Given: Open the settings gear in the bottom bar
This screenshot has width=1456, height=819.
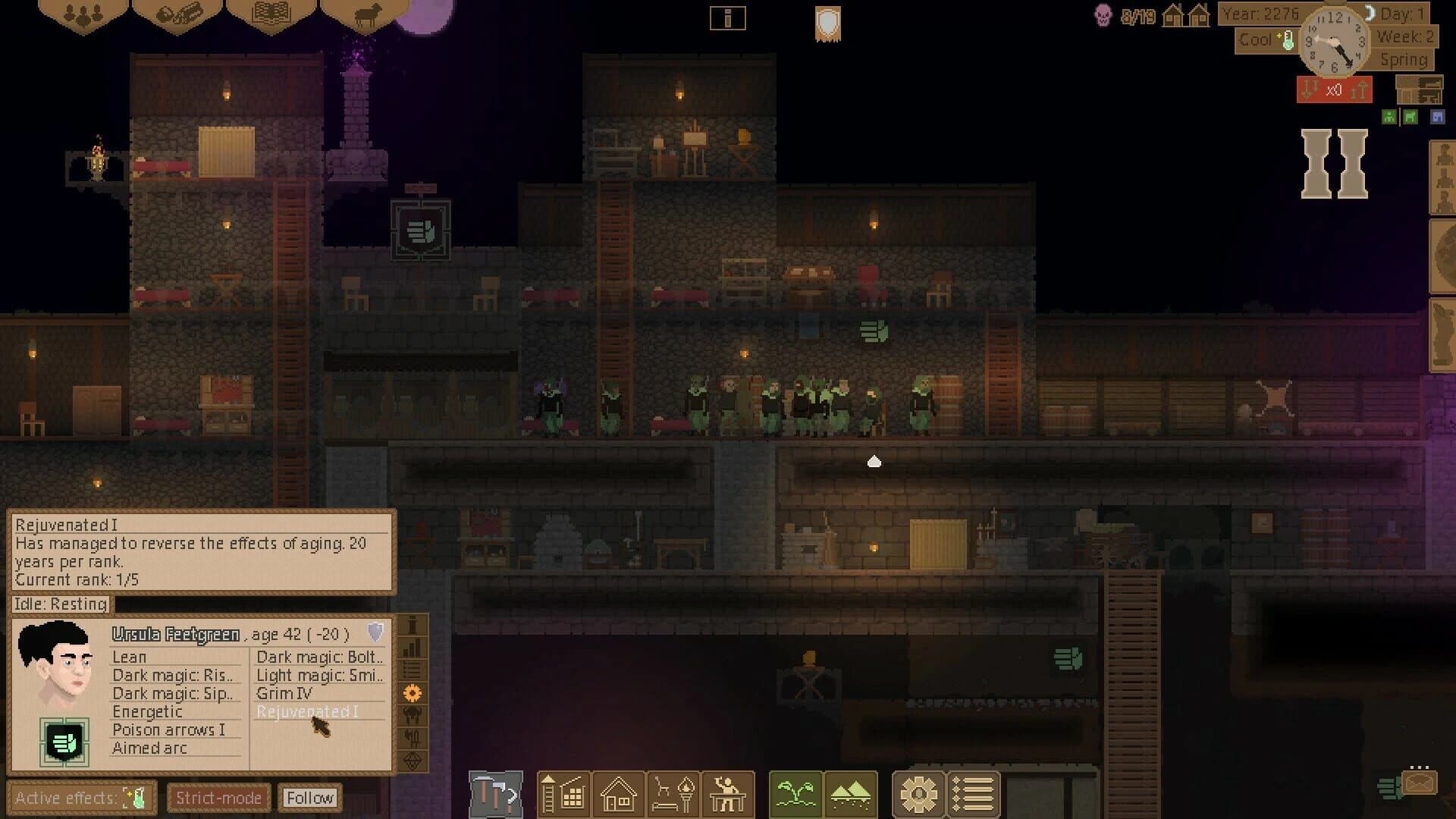Looking at the screenshot, I should pyautogui.click(x=919, y=794).
